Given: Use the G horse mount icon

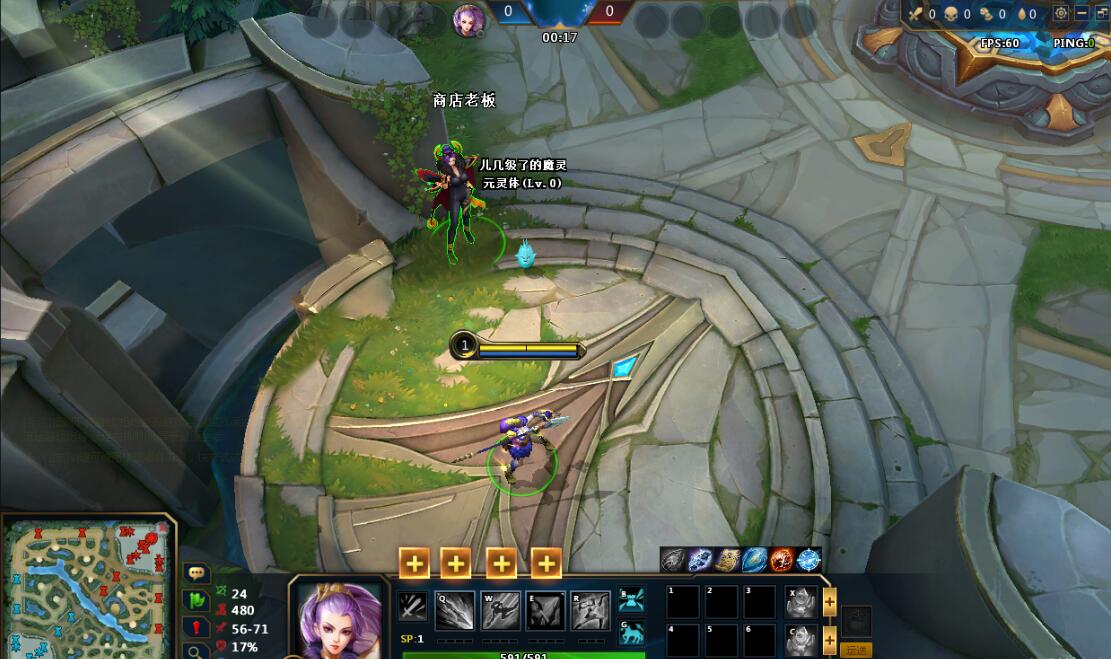Looking at the screenshot, I should [631, 632].
